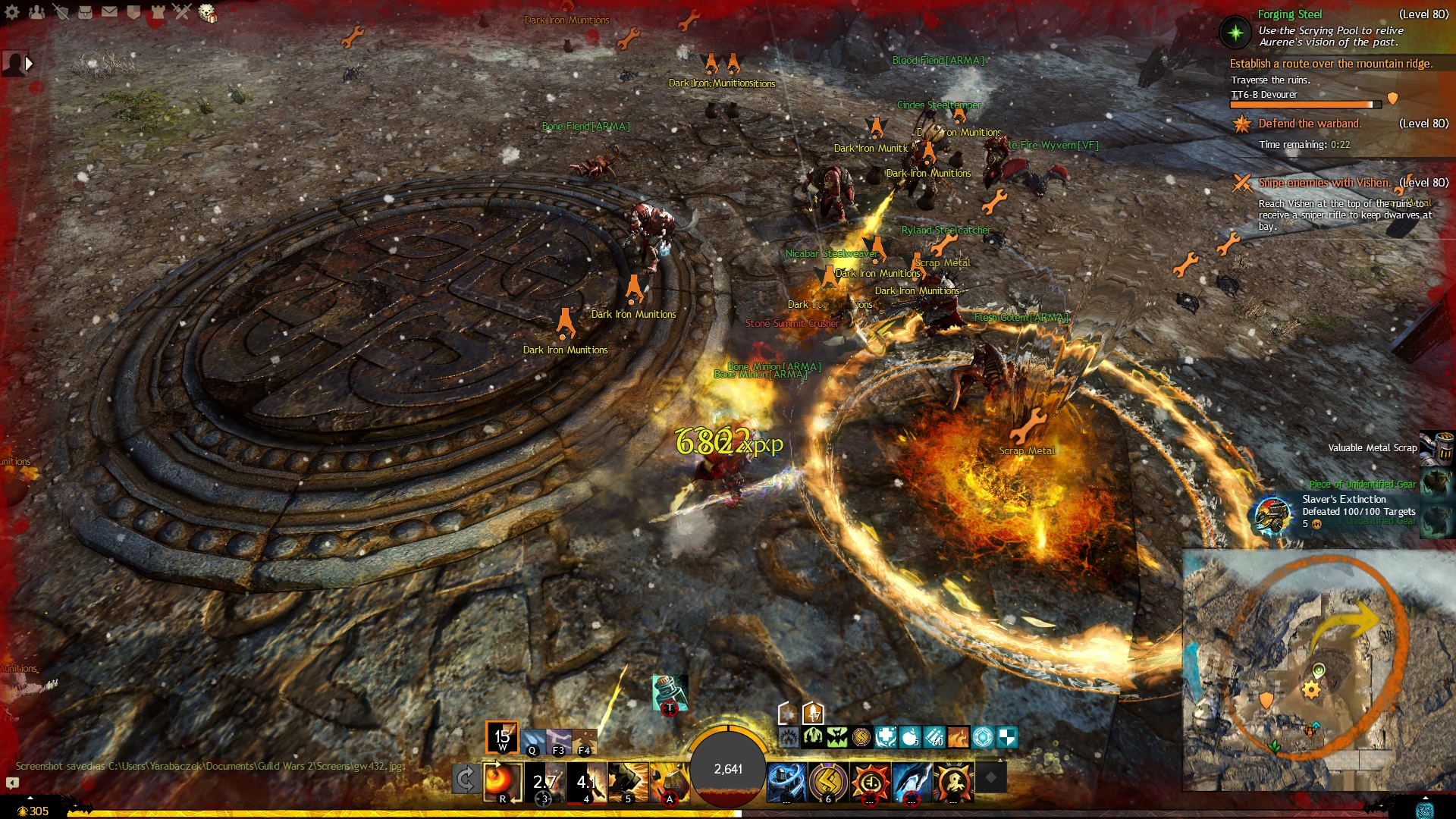Activate the blue armored healing skill
The width and height of the screenshot is (1456, 819).
pyautogui.click(x=786, y=781)
